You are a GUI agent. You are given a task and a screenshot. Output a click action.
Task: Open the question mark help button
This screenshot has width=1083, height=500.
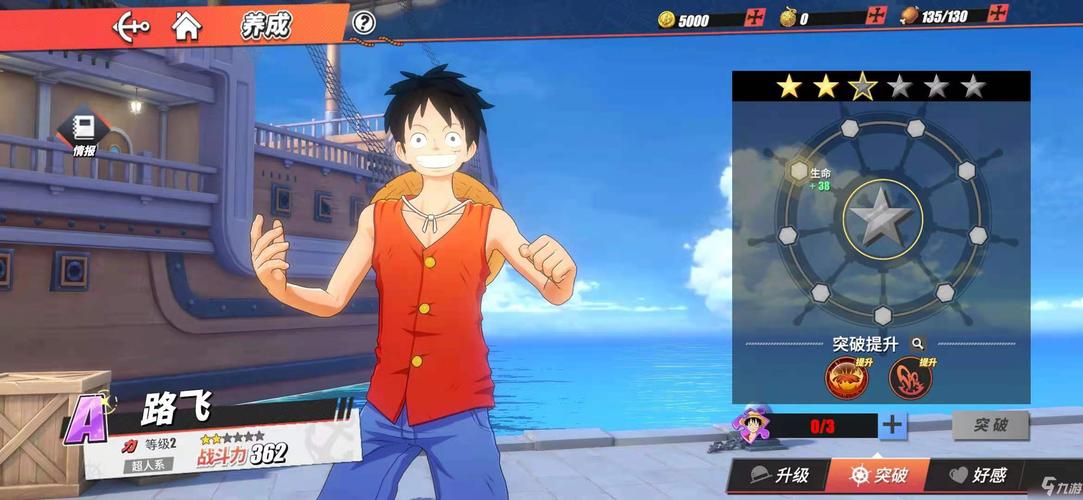pyautogui.click(x=365, y=22)
